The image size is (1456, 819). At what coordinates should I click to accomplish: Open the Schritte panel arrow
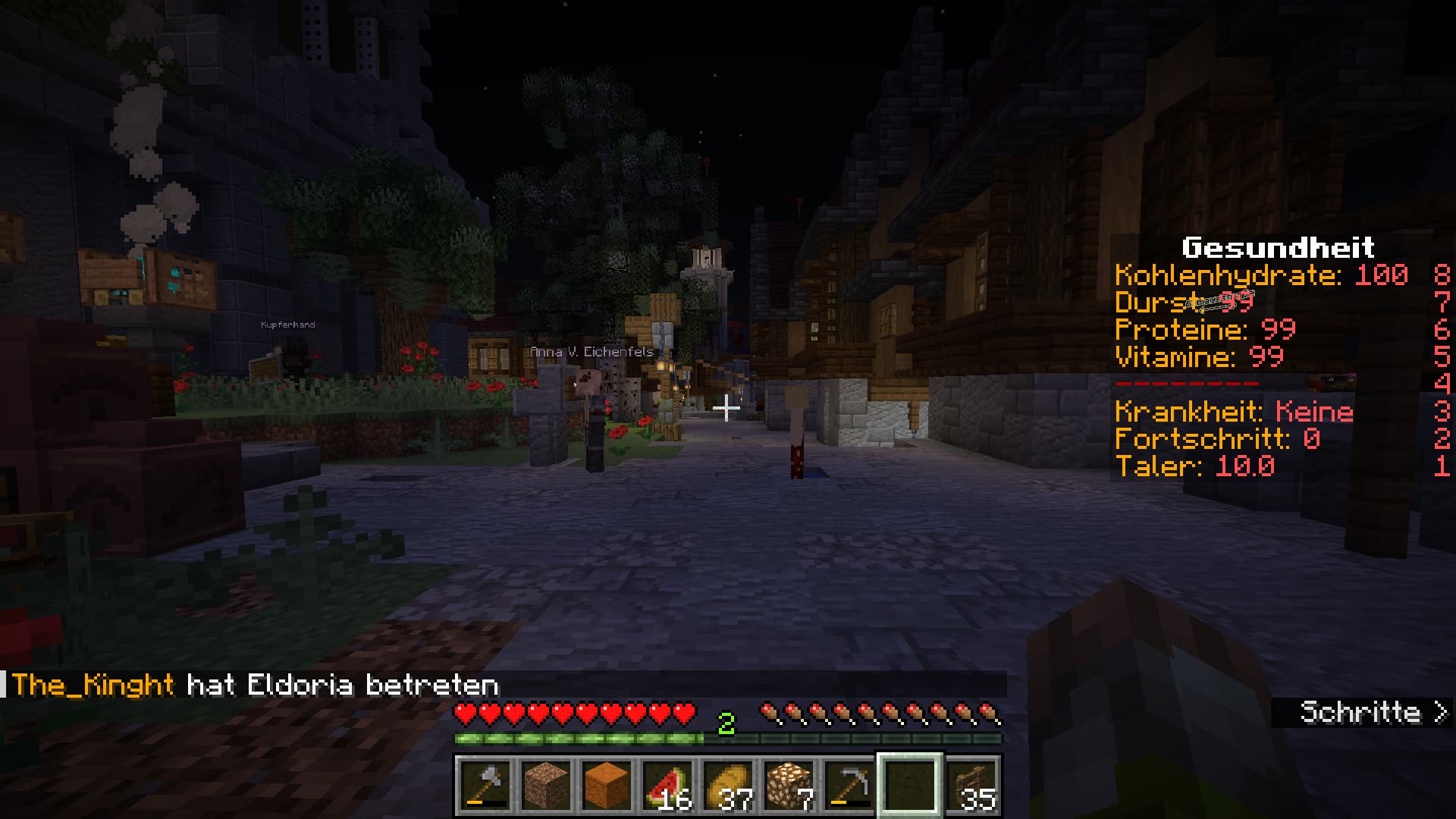[1441, 713]
